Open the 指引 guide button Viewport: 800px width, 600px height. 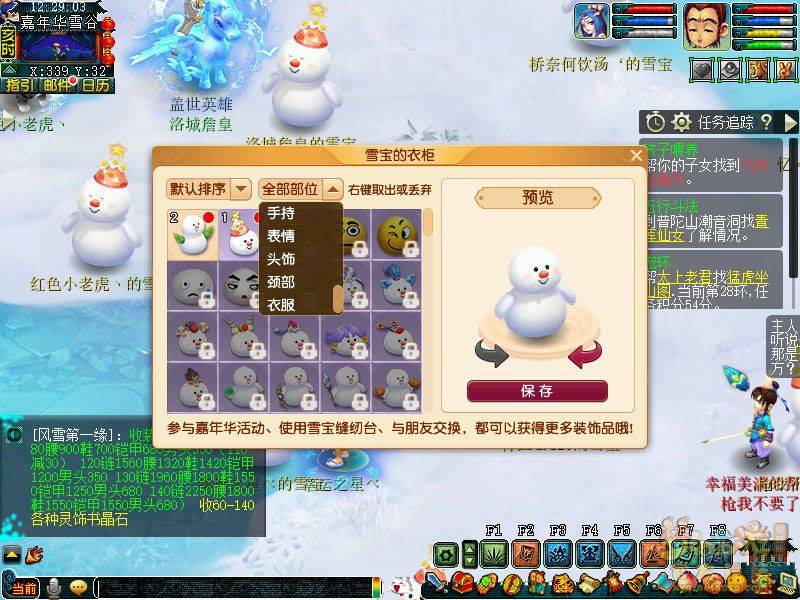18,85
